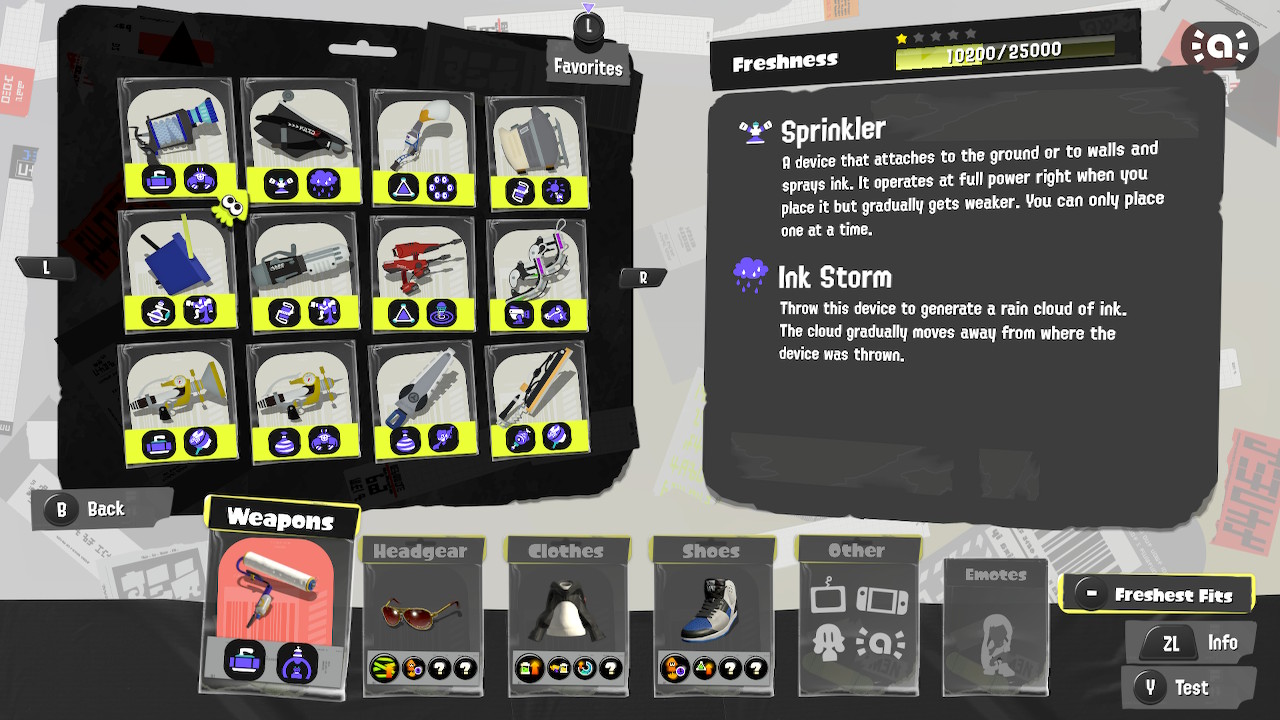This screenshot has width=1280, height=720.
Task: Open the Emotes category card
Action: point(995,628)
